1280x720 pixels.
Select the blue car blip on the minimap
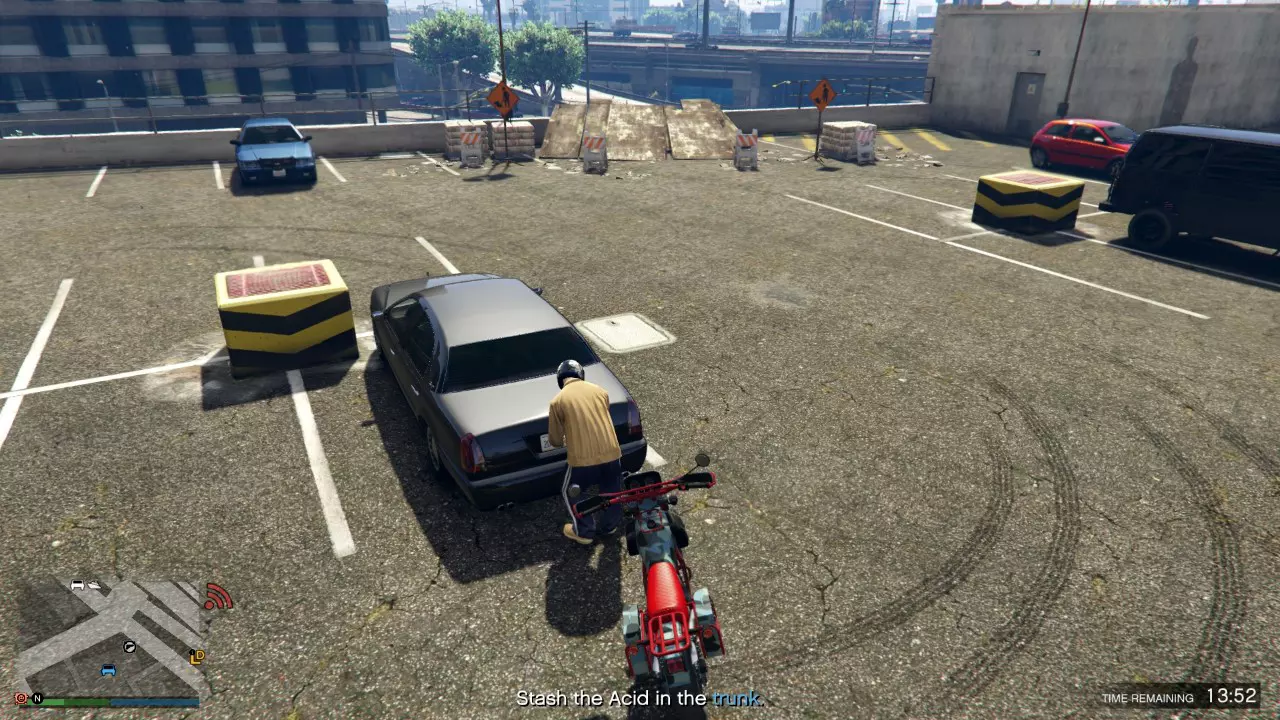pos(108,671)
